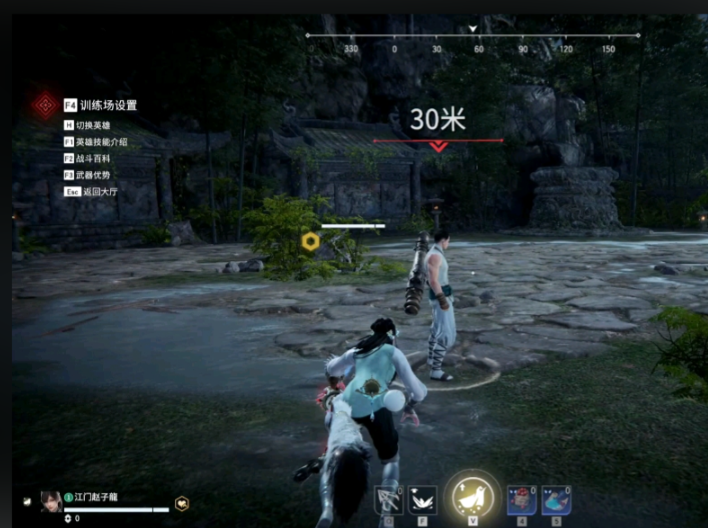Select the weapon skill icon left of the wing skill
This screenshot has height=528, width=708.
coord(387,500)
